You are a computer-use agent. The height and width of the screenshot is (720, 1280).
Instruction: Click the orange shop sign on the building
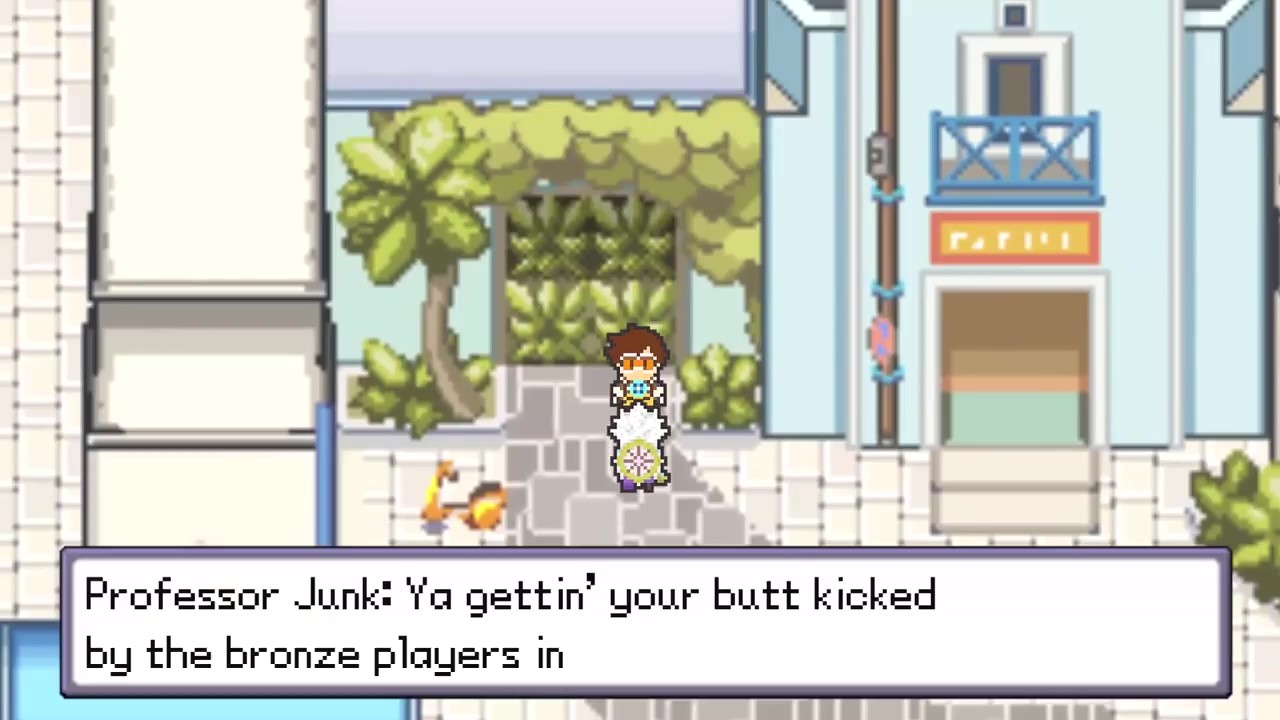[x=1013, y=240]
